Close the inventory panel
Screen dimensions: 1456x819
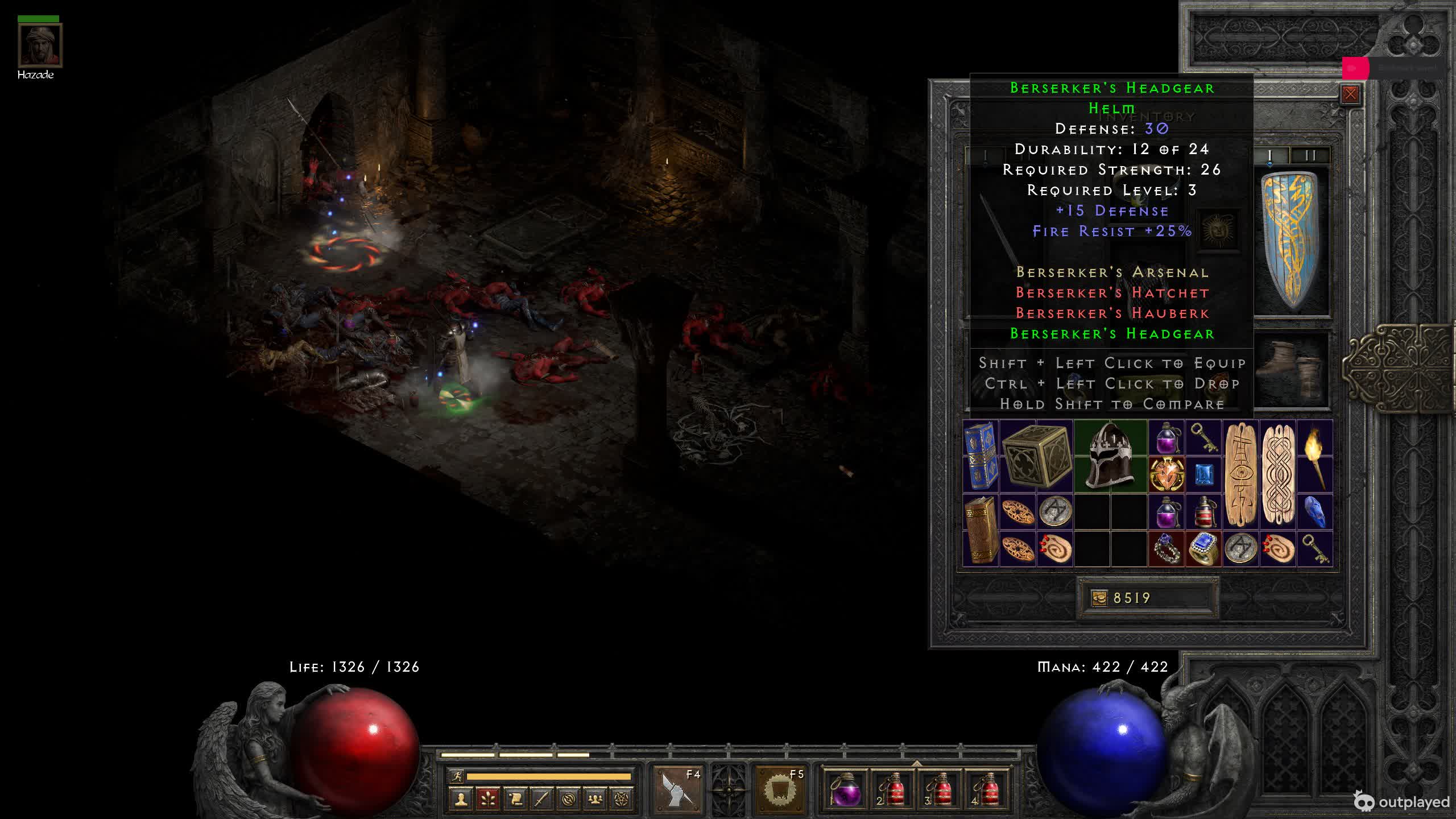(1350, 94)
